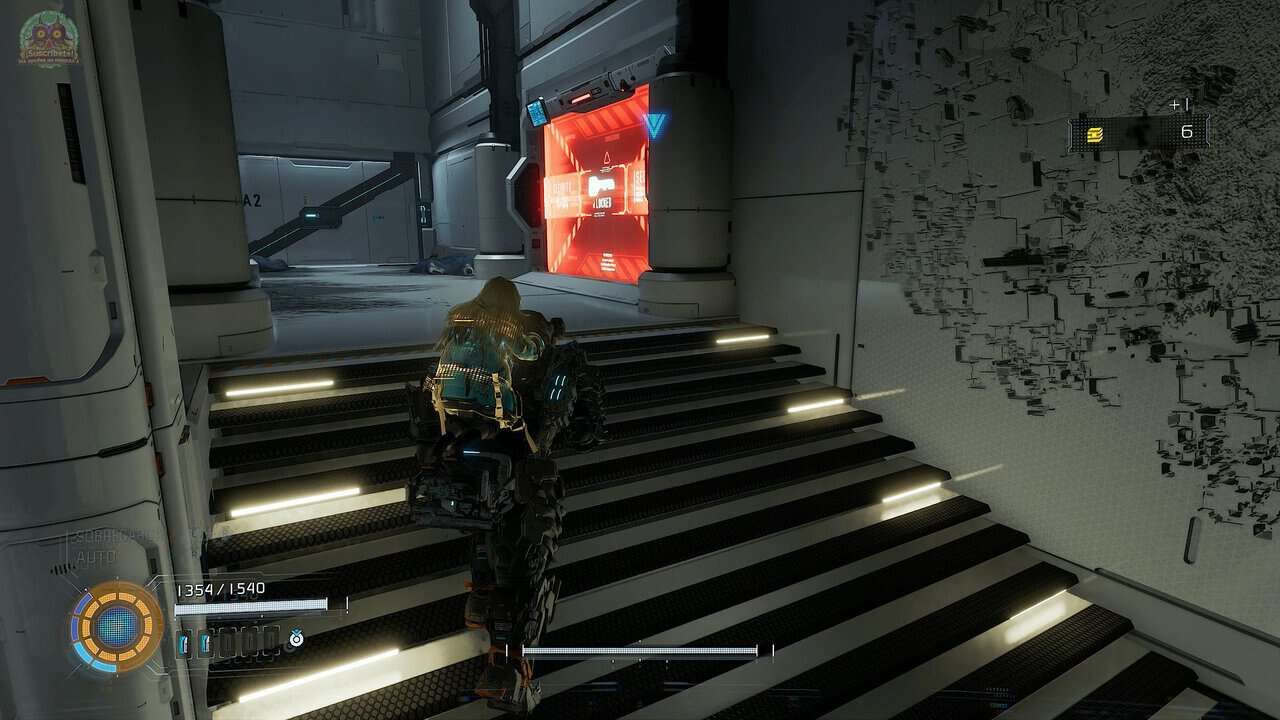Select the yellow obolite currency icon
This screenshot has width=1280, height=720.
tap(1096, 134)
